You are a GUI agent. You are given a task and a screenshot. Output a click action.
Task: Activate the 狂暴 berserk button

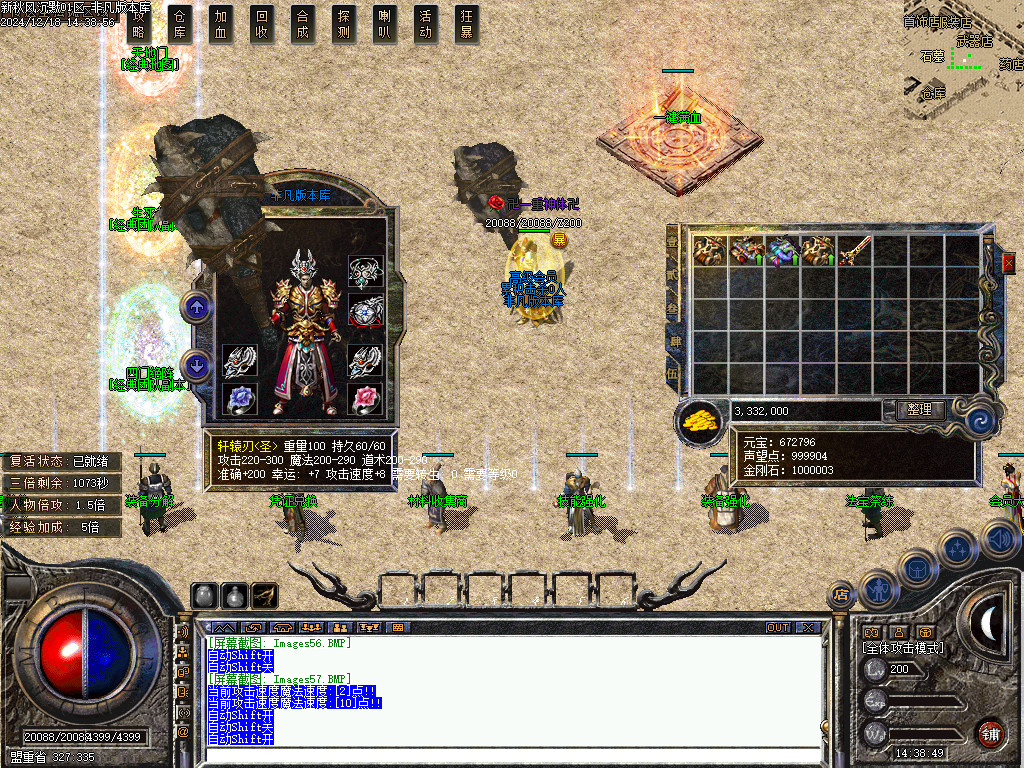tap(467, 24)
